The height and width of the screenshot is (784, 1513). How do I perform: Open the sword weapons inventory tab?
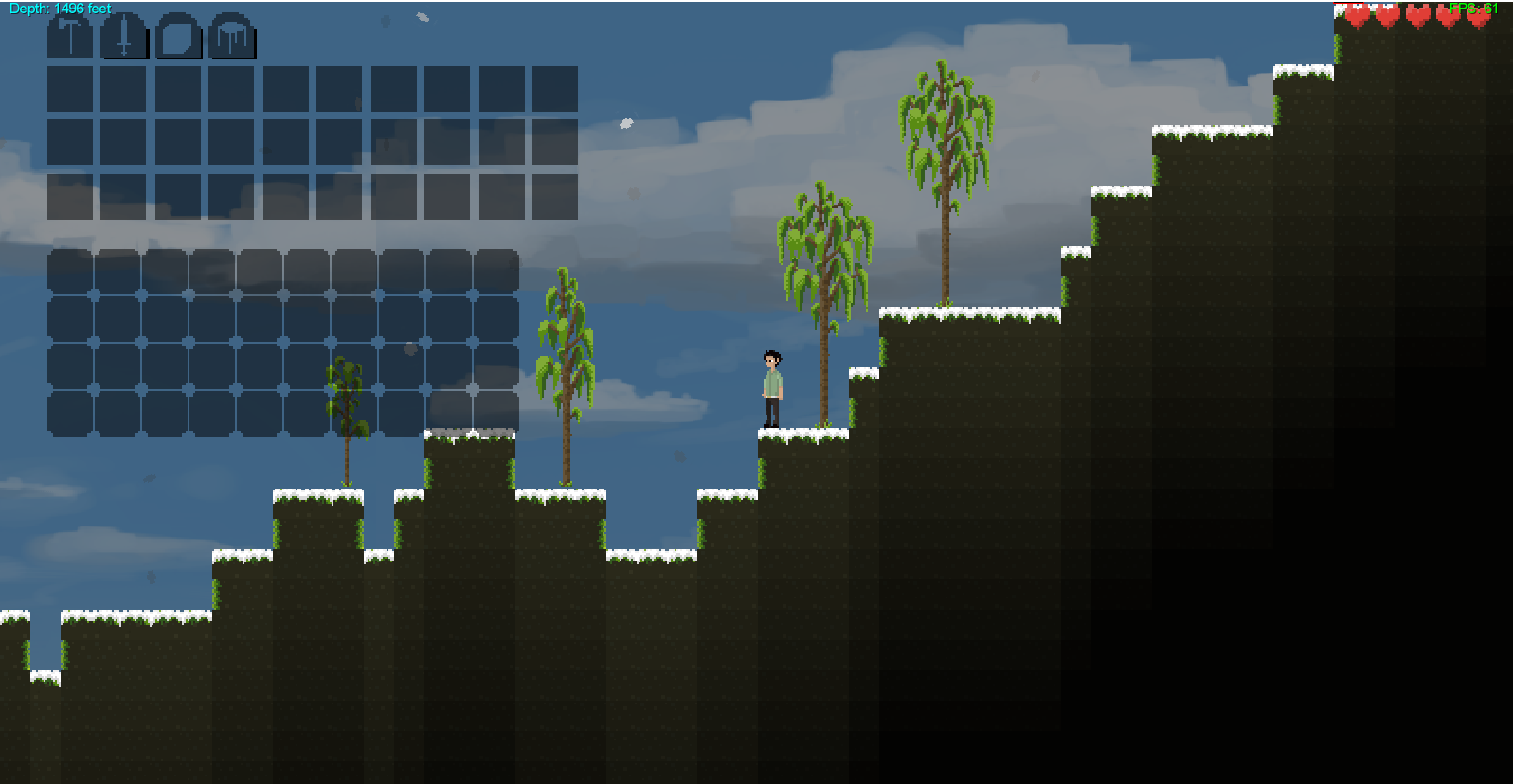pyautogui.click(x=124, y=38)
